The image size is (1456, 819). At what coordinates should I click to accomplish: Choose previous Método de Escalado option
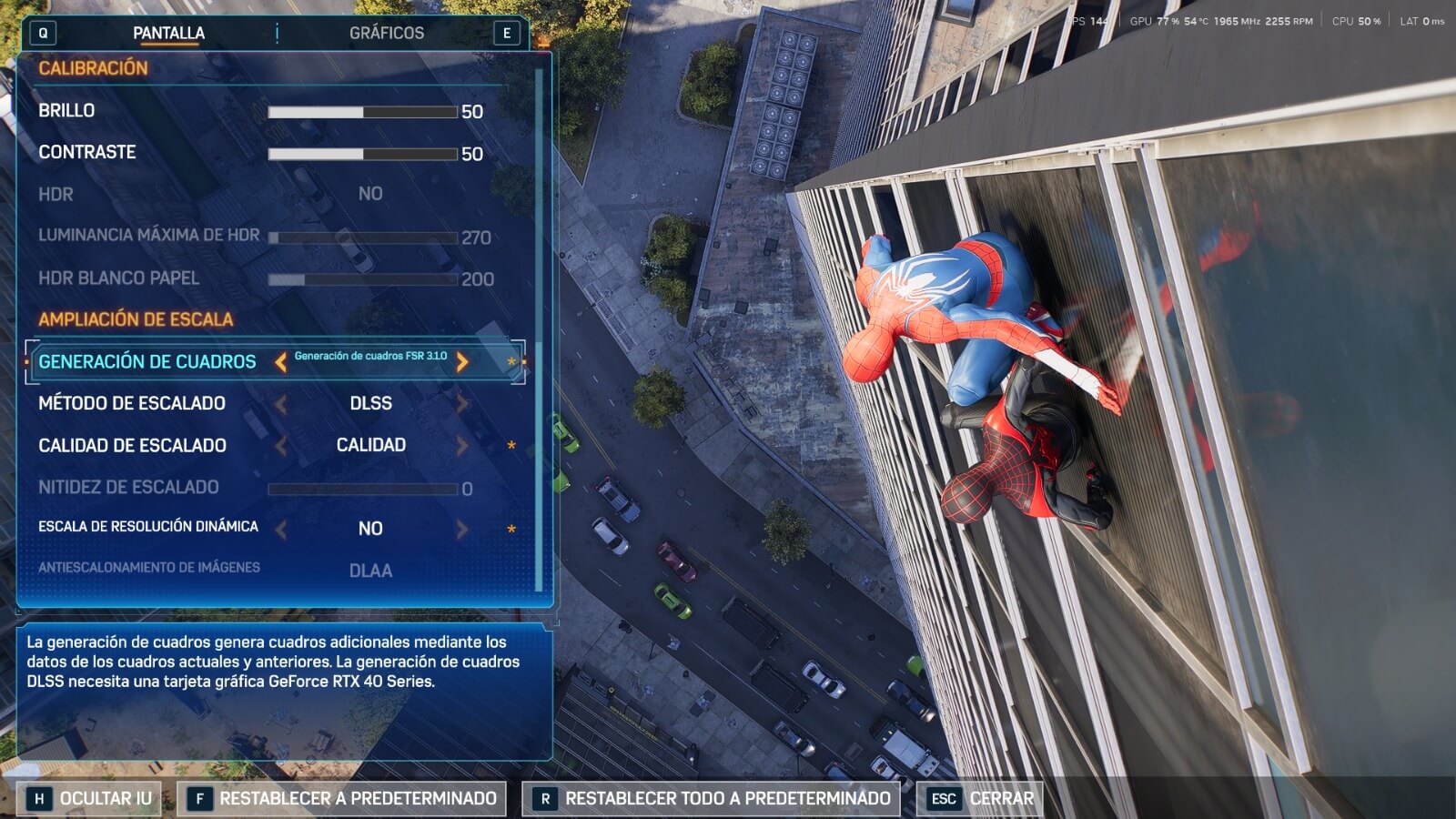pyautogui.click(x=281, y=403)
